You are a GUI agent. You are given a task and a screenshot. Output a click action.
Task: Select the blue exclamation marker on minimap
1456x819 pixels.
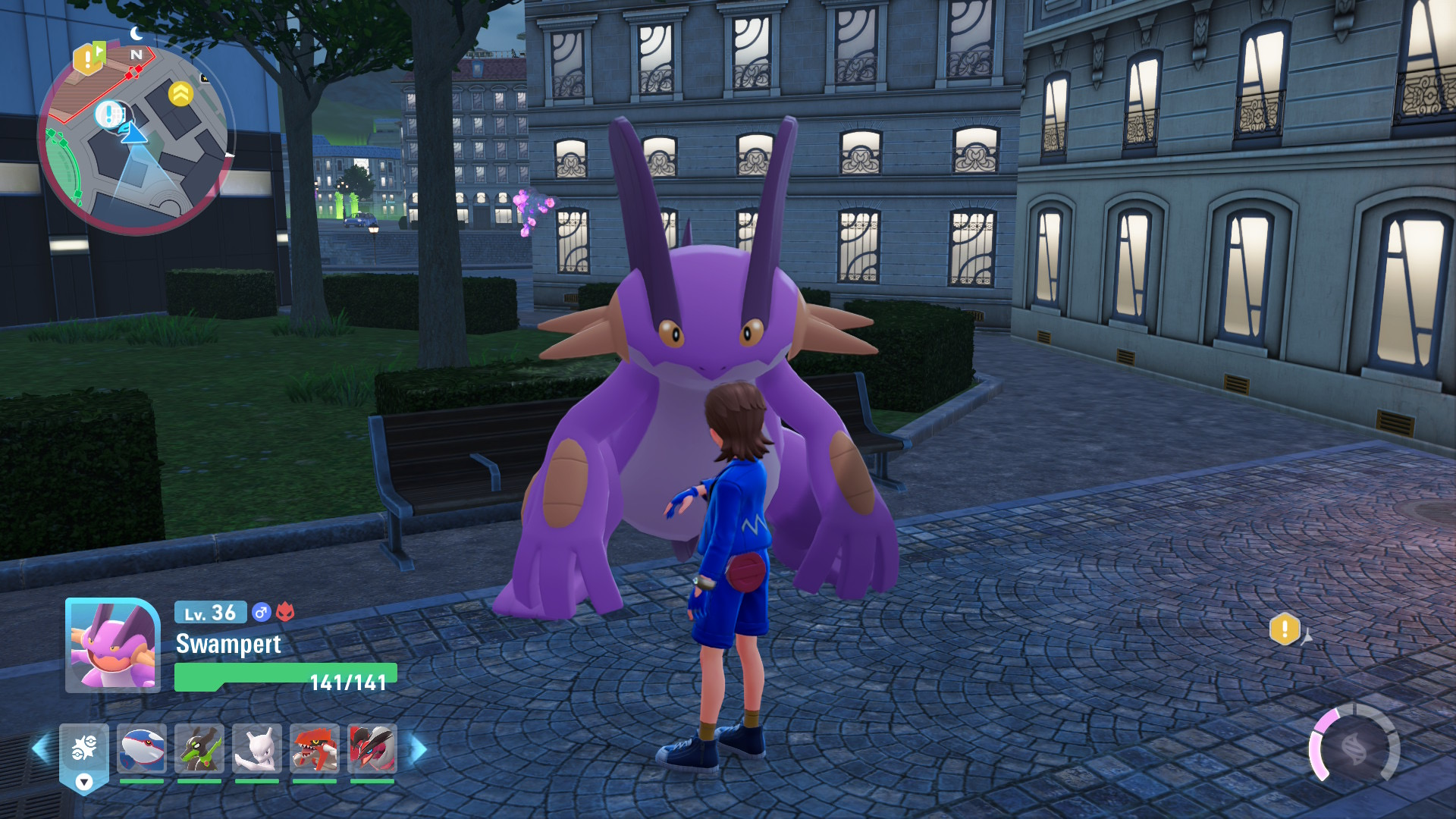[x=109, y=115]
